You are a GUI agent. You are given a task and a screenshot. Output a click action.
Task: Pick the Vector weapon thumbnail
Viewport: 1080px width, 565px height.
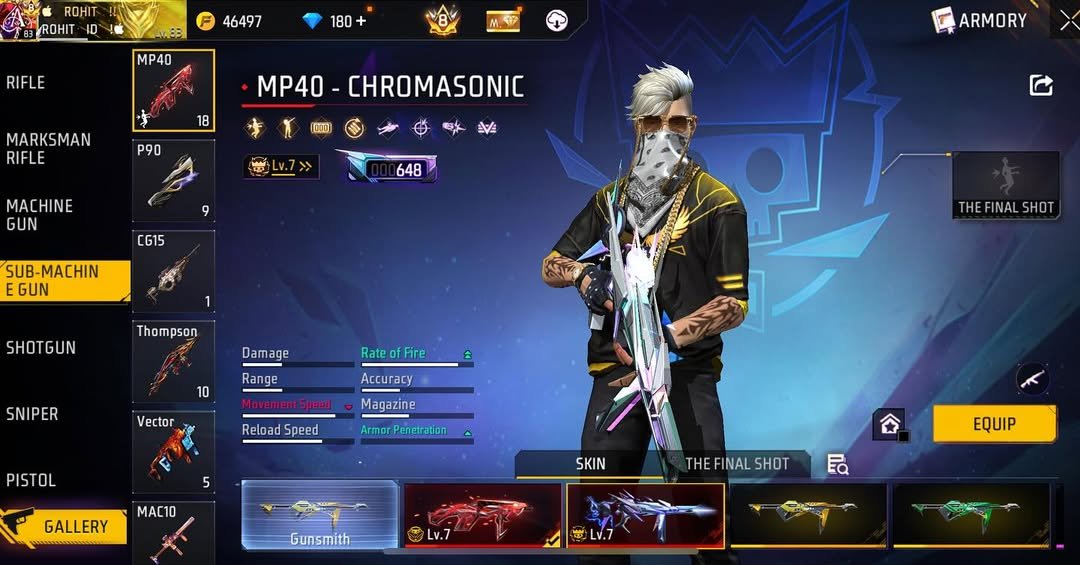174,452
